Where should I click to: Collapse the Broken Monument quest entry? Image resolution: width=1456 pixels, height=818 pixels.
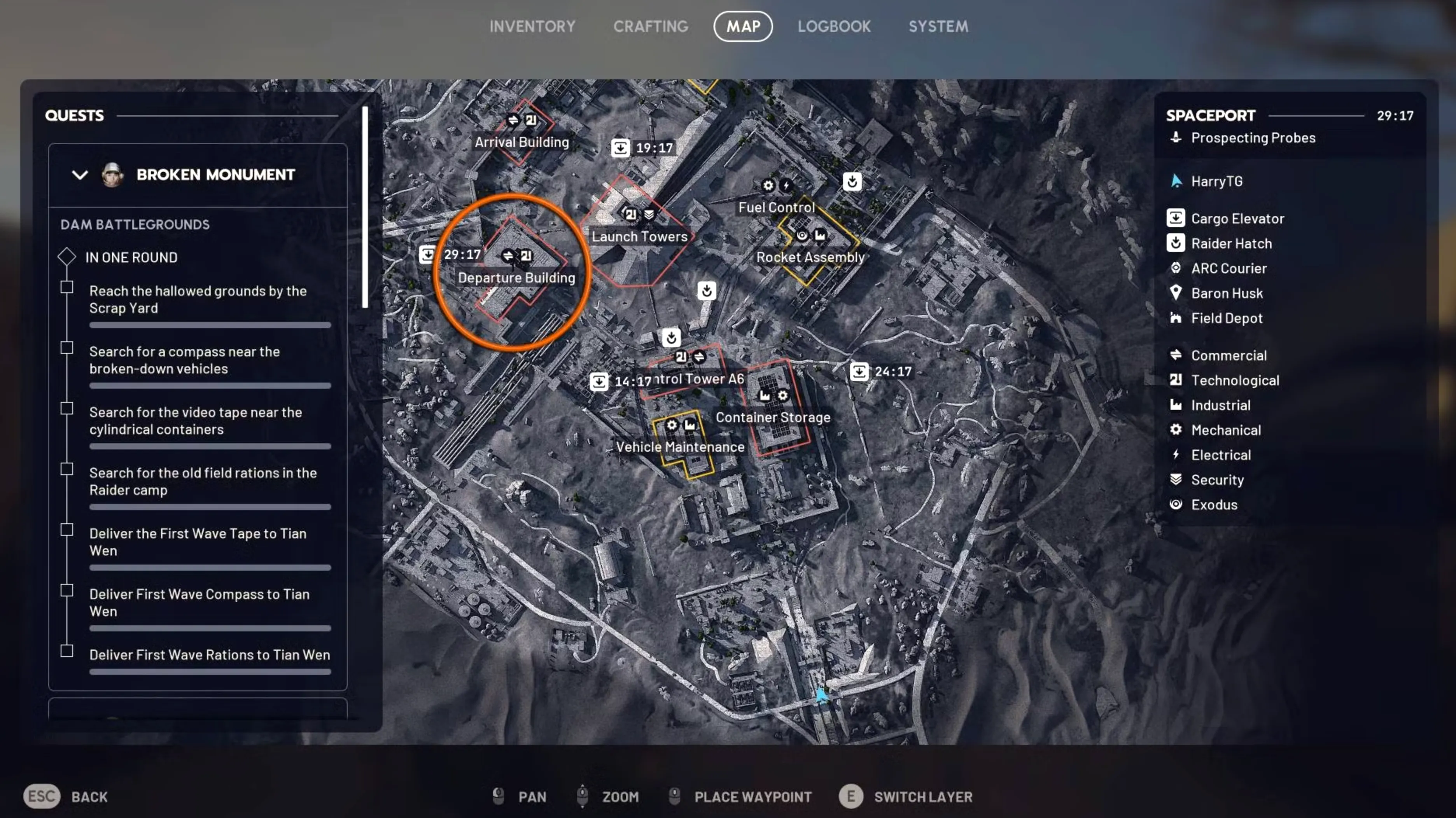[x=80, y=175]
